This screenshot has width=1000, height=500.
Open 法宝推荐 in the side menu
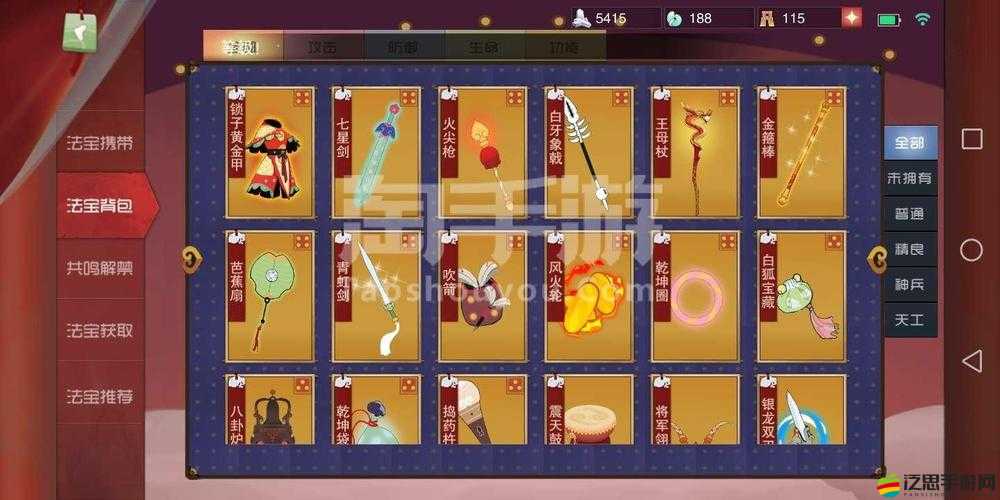click(100, 396)
